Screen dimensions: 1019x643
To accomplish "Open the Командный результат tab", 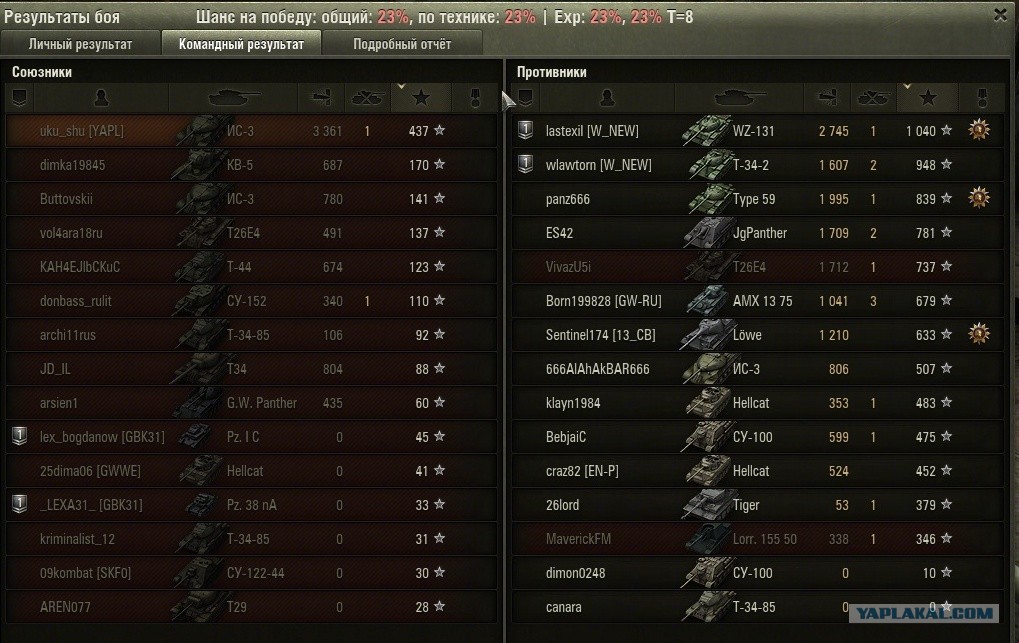I will tap(240, 44).
